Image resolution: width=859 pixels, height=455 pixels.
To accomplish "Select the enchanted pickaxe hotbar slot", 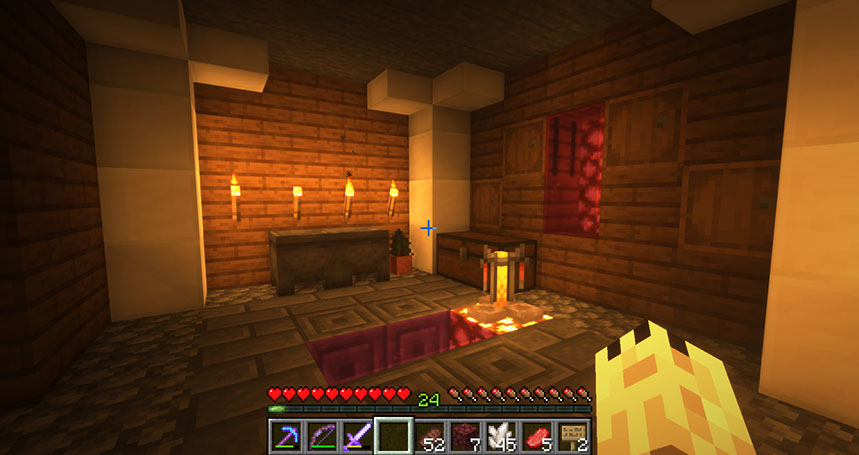I will click(x=286, y=437).
